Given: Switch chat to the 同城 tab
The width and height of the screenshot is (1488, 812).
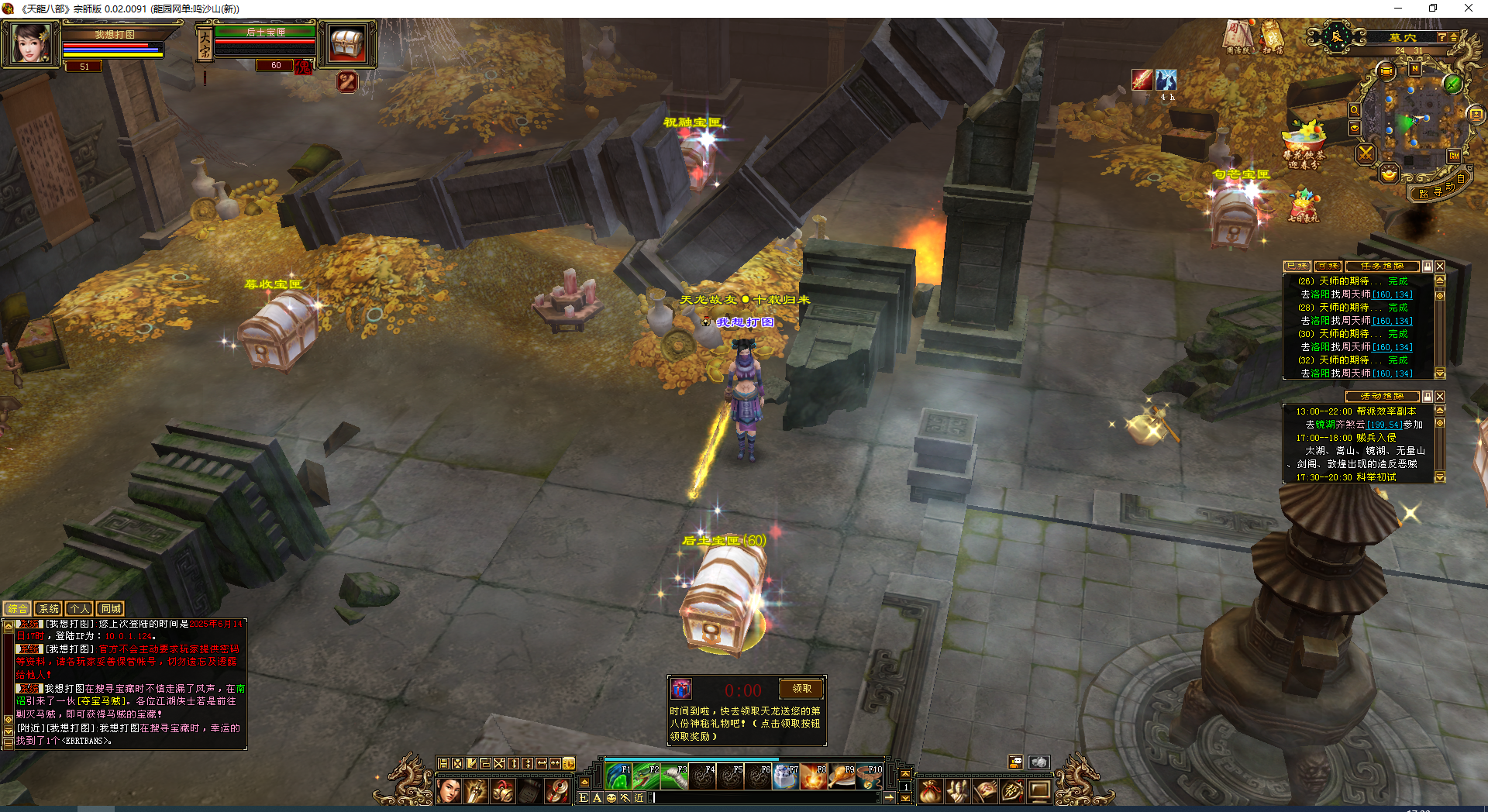Looking at the screenshot, I should tap(111, 609).
